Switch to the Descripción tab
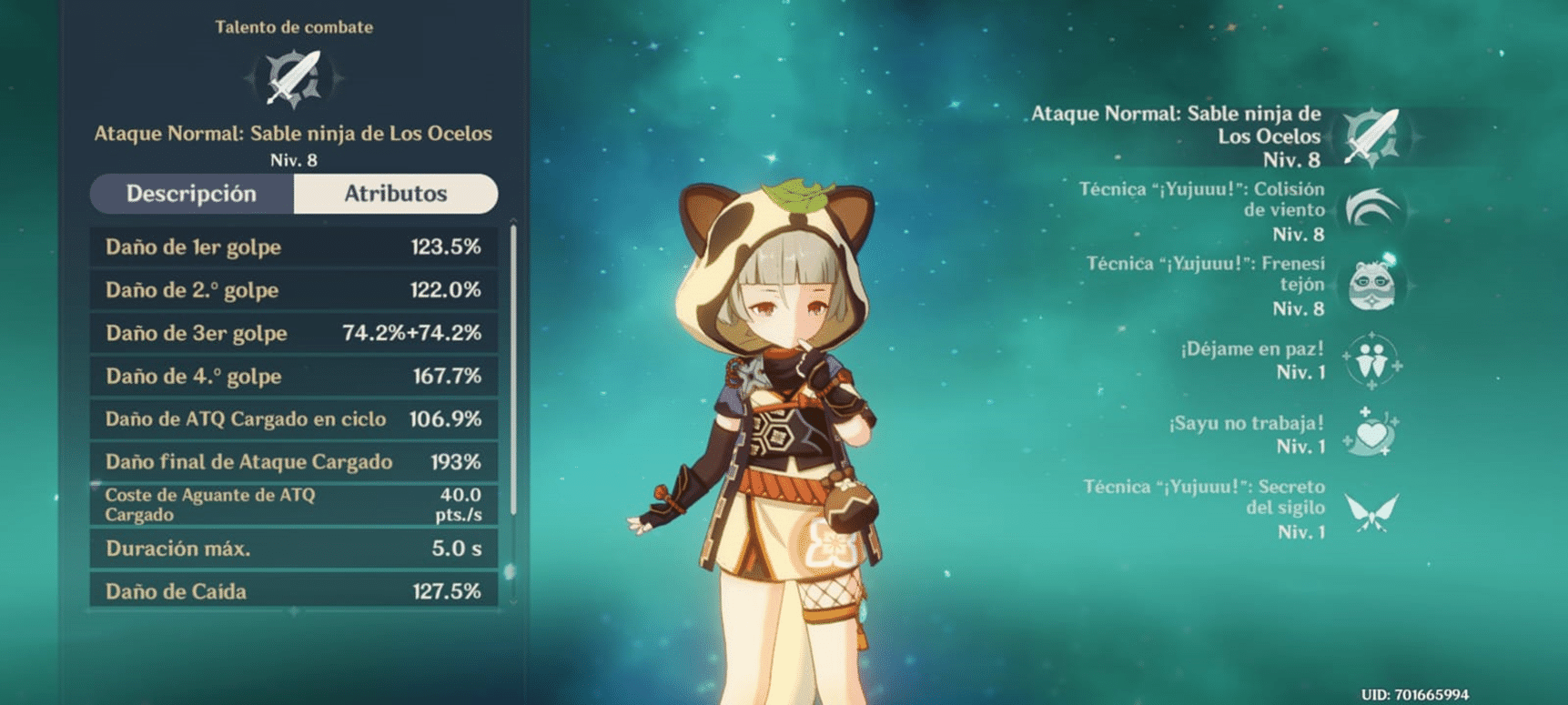This screenshot has height=705, width=1568. [x=192, y=194]
